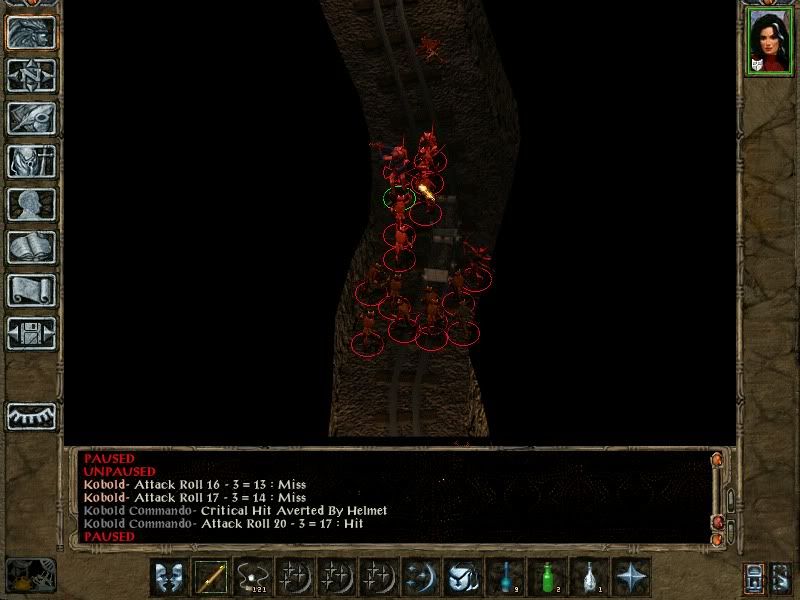Viewport: 800px width, 600px height.
Task: Open the priest scroll button
Action: coord(31,290)
